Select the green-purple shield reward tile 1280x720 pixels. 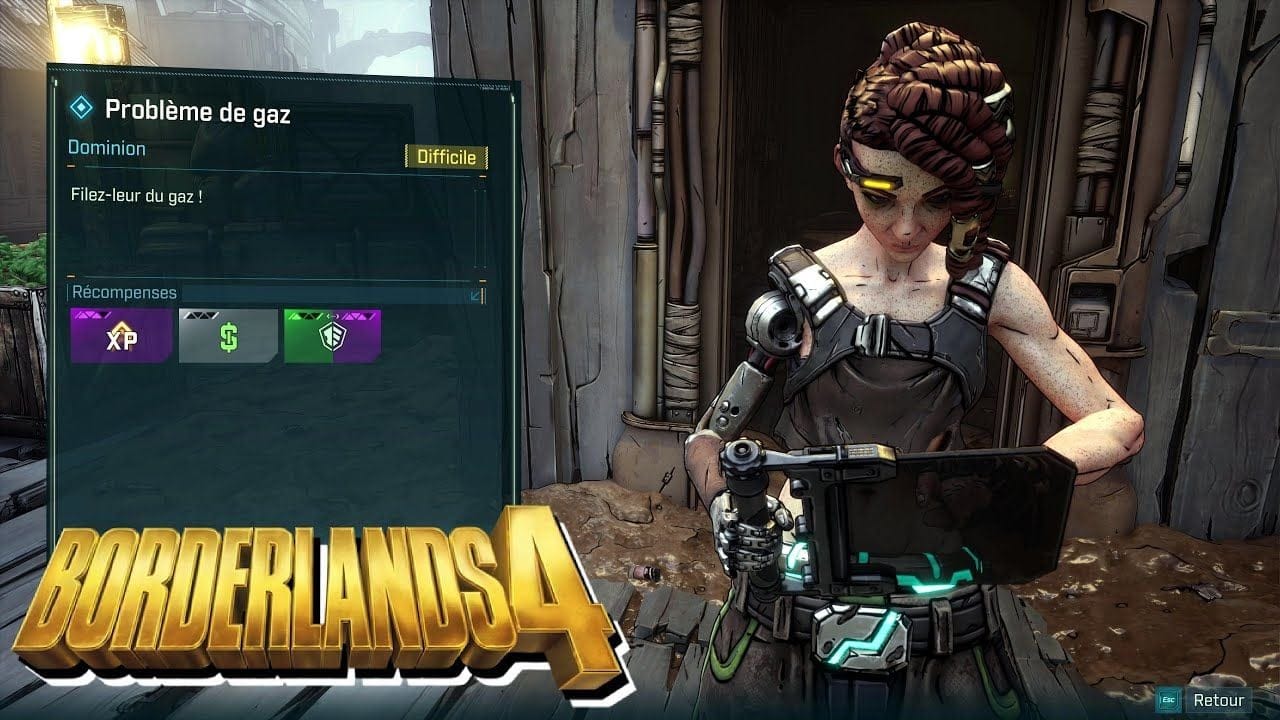(332, 336)
